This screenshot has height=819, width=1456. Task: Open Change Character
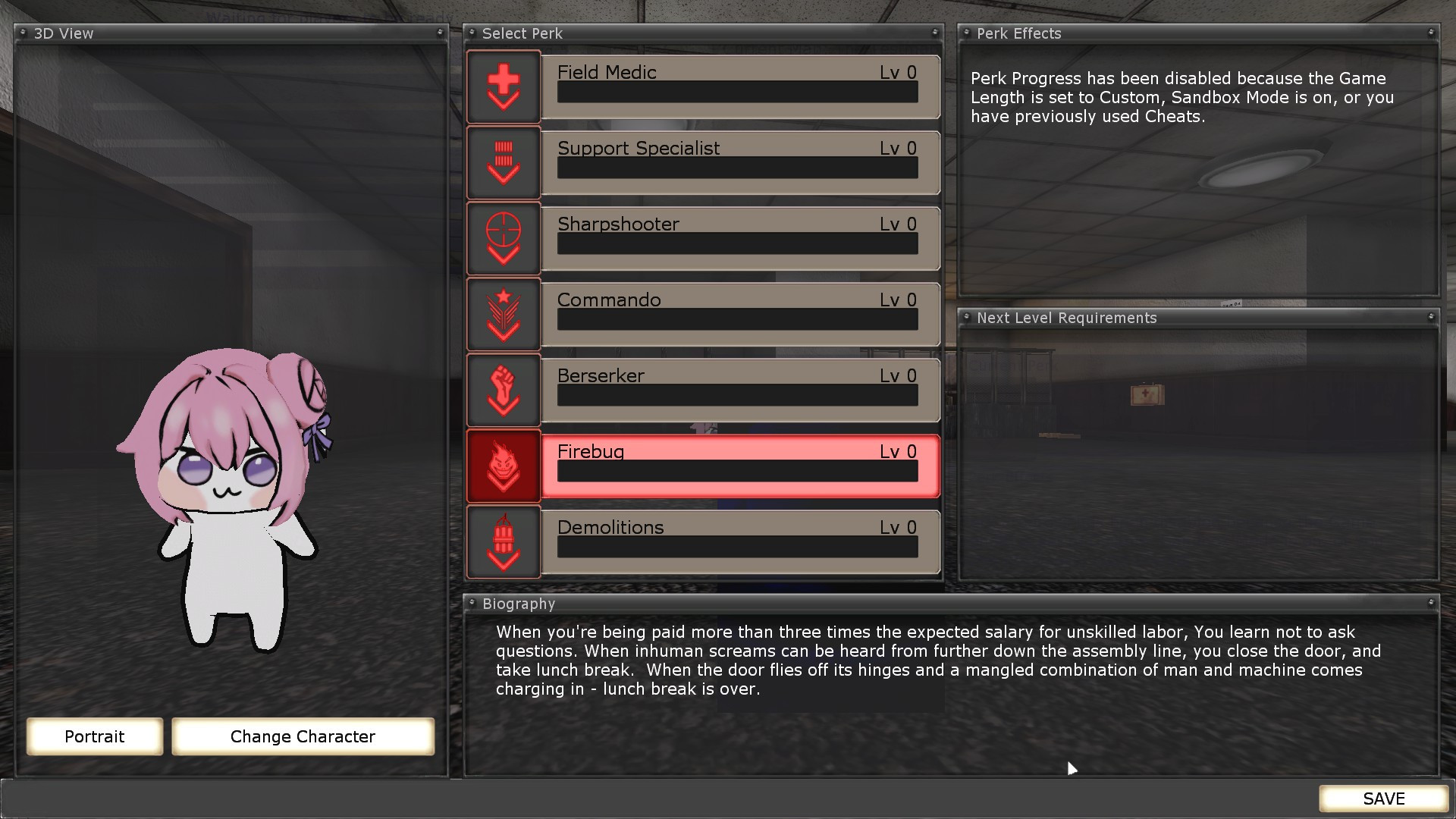coord(303,736)
